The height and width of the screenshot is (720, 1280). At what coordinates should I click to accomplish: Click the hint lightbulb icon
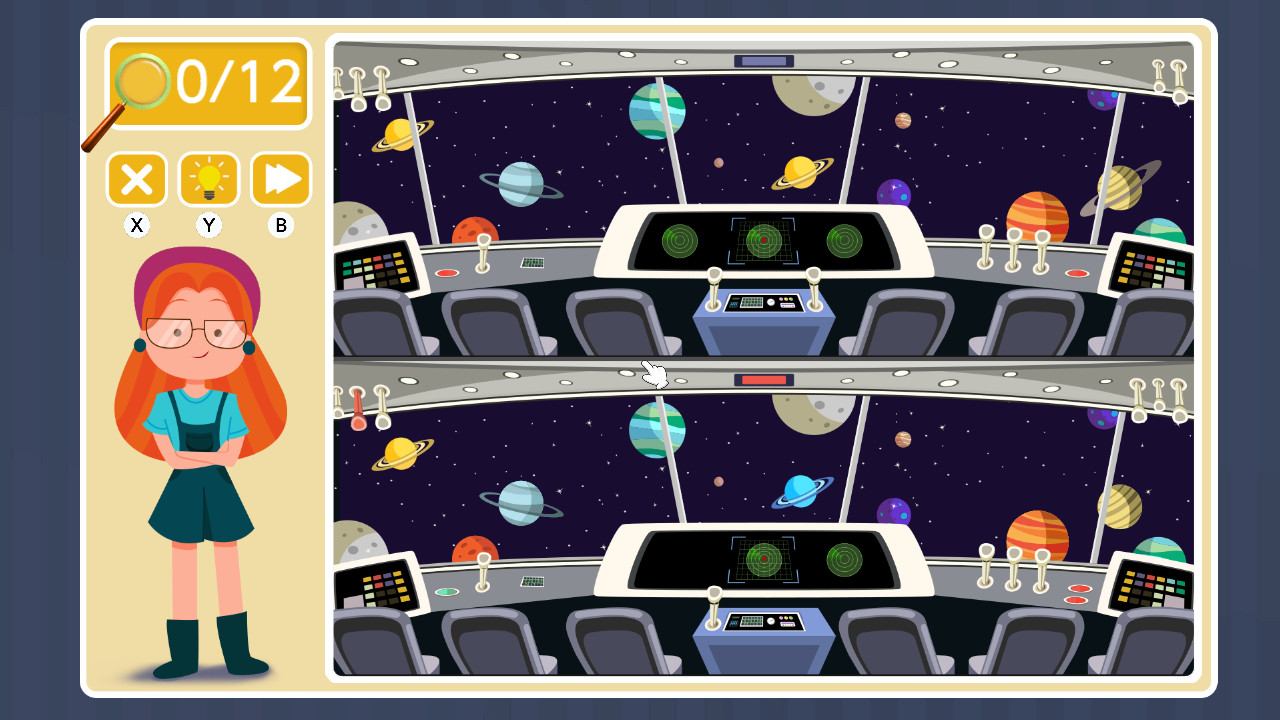pyautogui.click(x=208, y=179)
